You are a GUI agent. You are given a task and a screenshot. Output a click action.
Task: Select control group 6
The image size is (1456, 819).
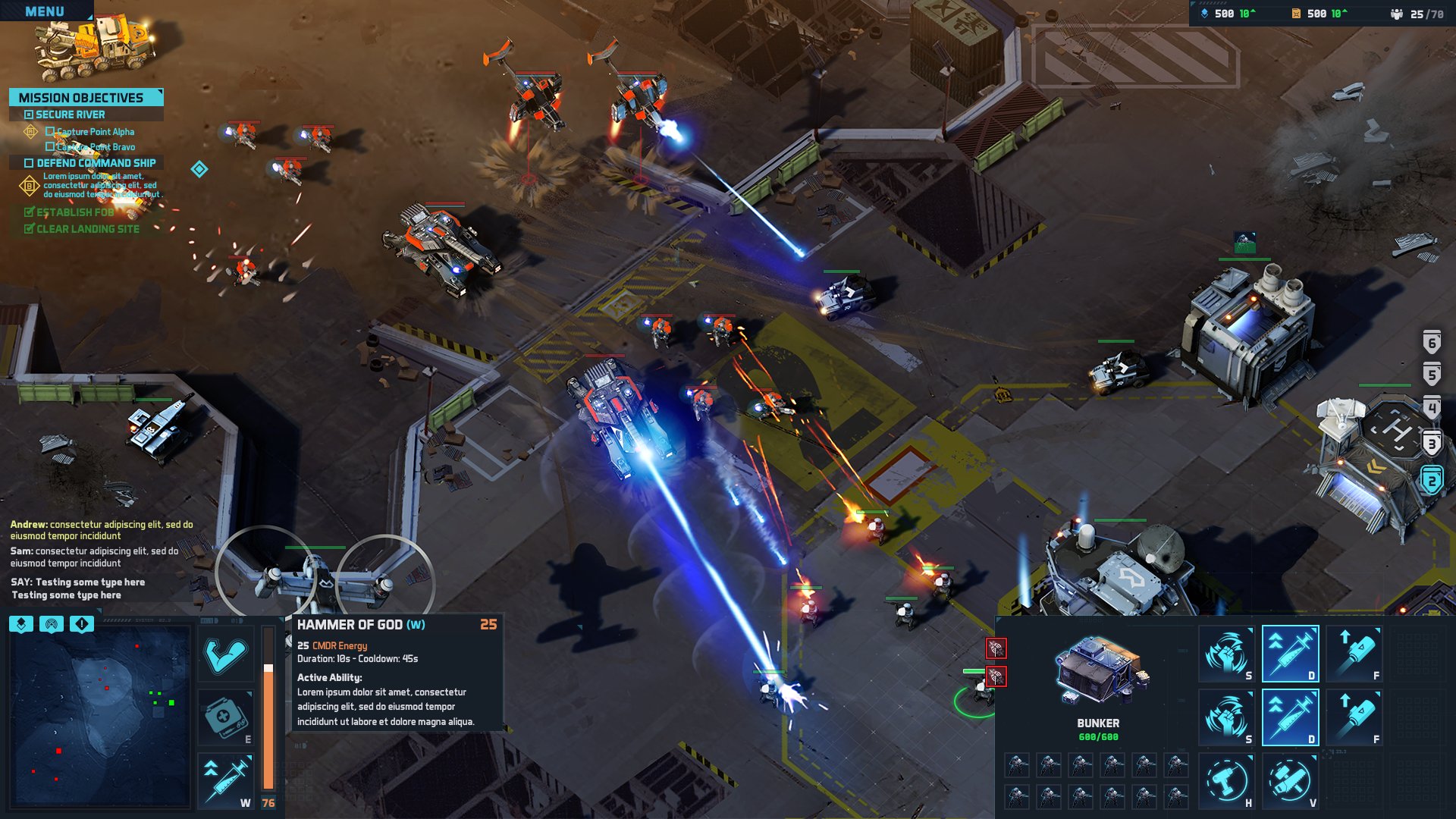pyautogui.click(x=1432, y=342)
